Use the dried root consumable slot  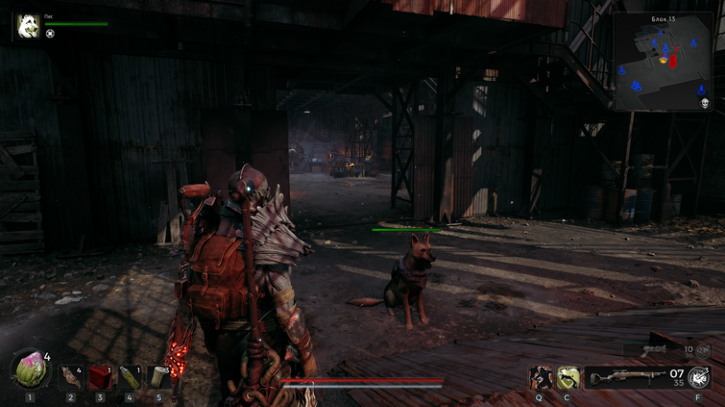click(x=71, y=377)
